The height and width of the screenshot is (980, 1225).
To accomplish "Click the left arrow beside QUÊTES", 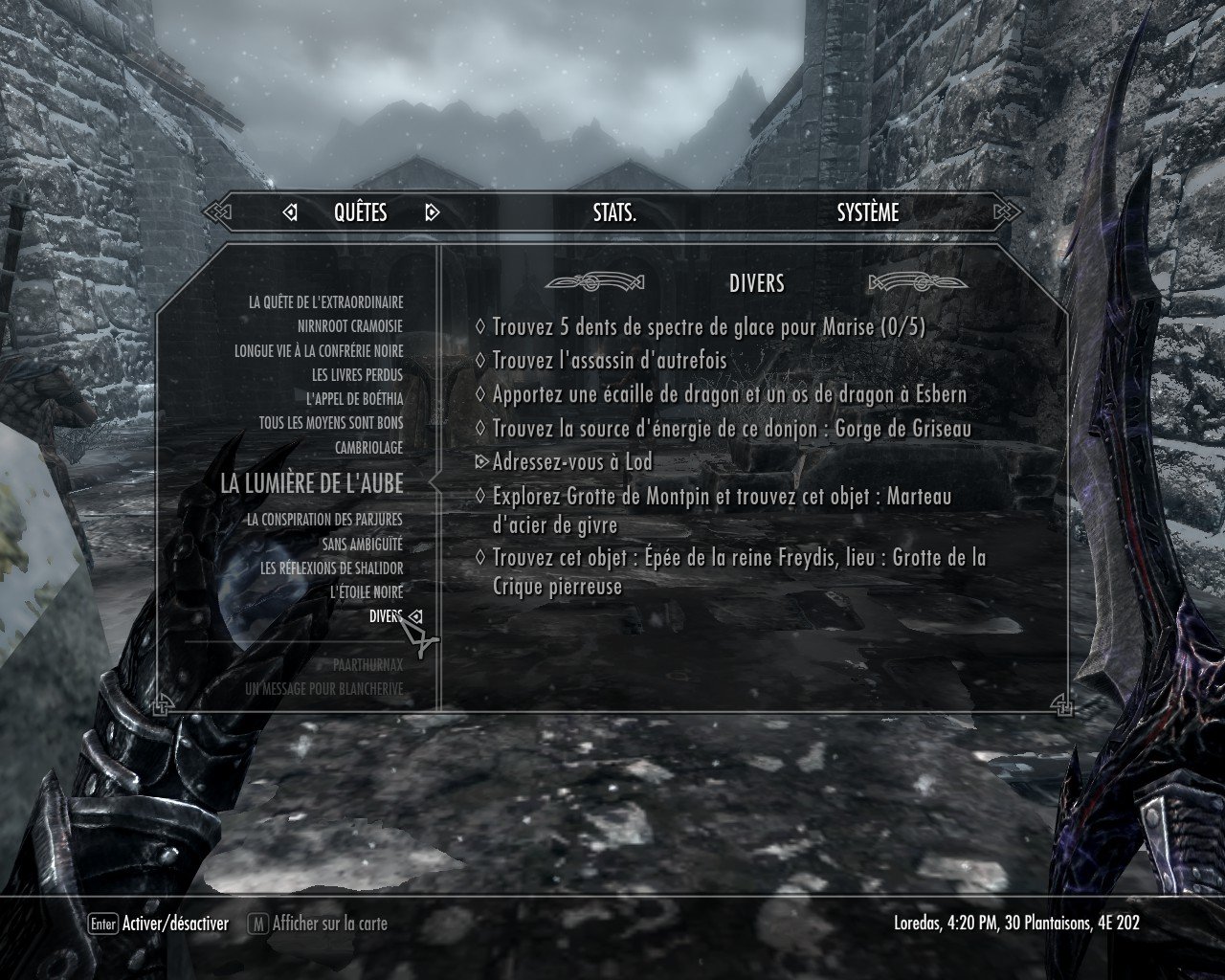I will [x=291, y=212].
